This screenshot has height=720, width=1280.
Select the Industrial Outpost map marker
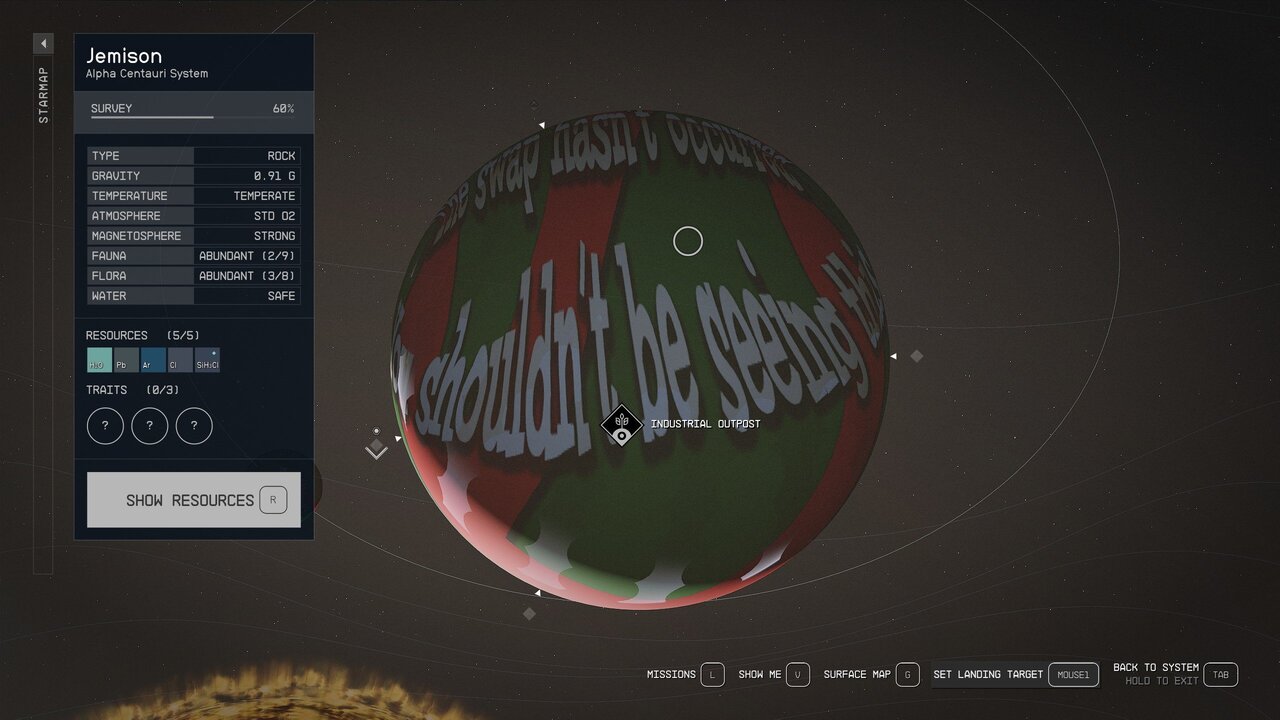pyautogui.click(x=621, y=425)
